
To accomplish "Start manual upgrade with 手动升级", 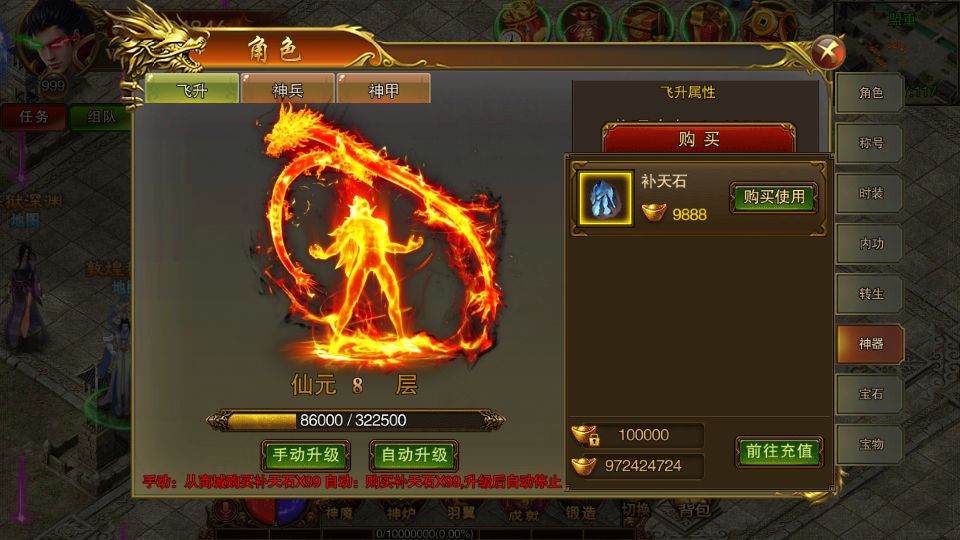I will tap(305, 456).
